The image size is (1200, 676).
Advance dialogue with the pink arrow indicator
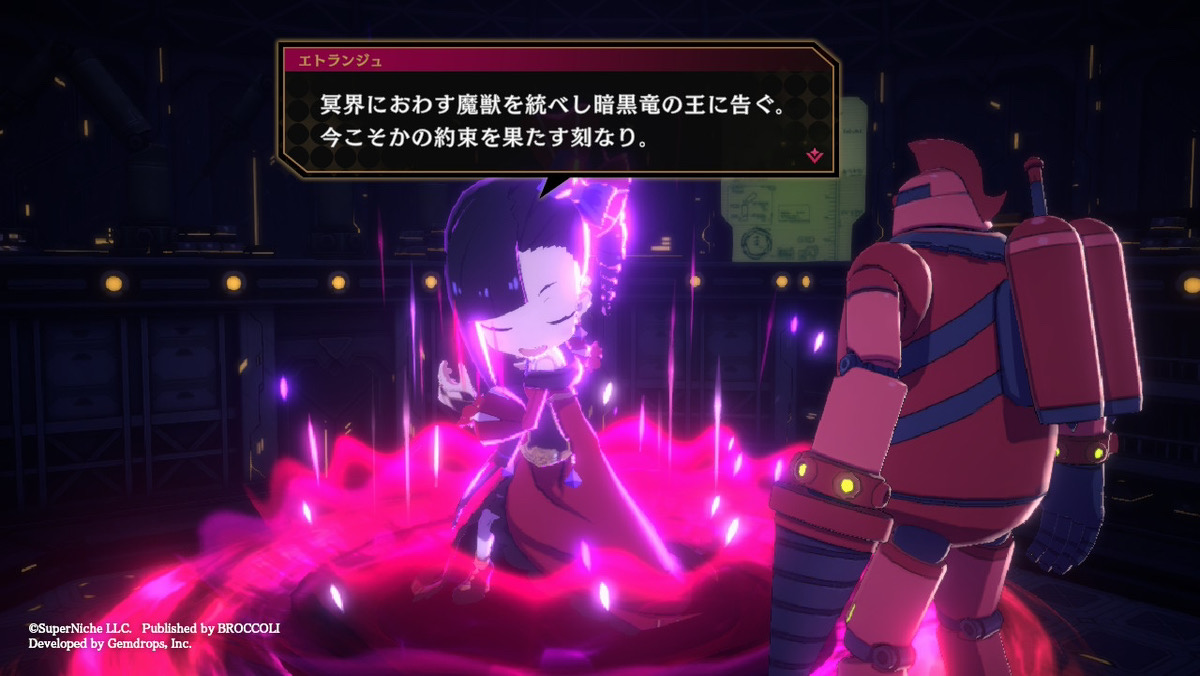(x=815, y=154)
